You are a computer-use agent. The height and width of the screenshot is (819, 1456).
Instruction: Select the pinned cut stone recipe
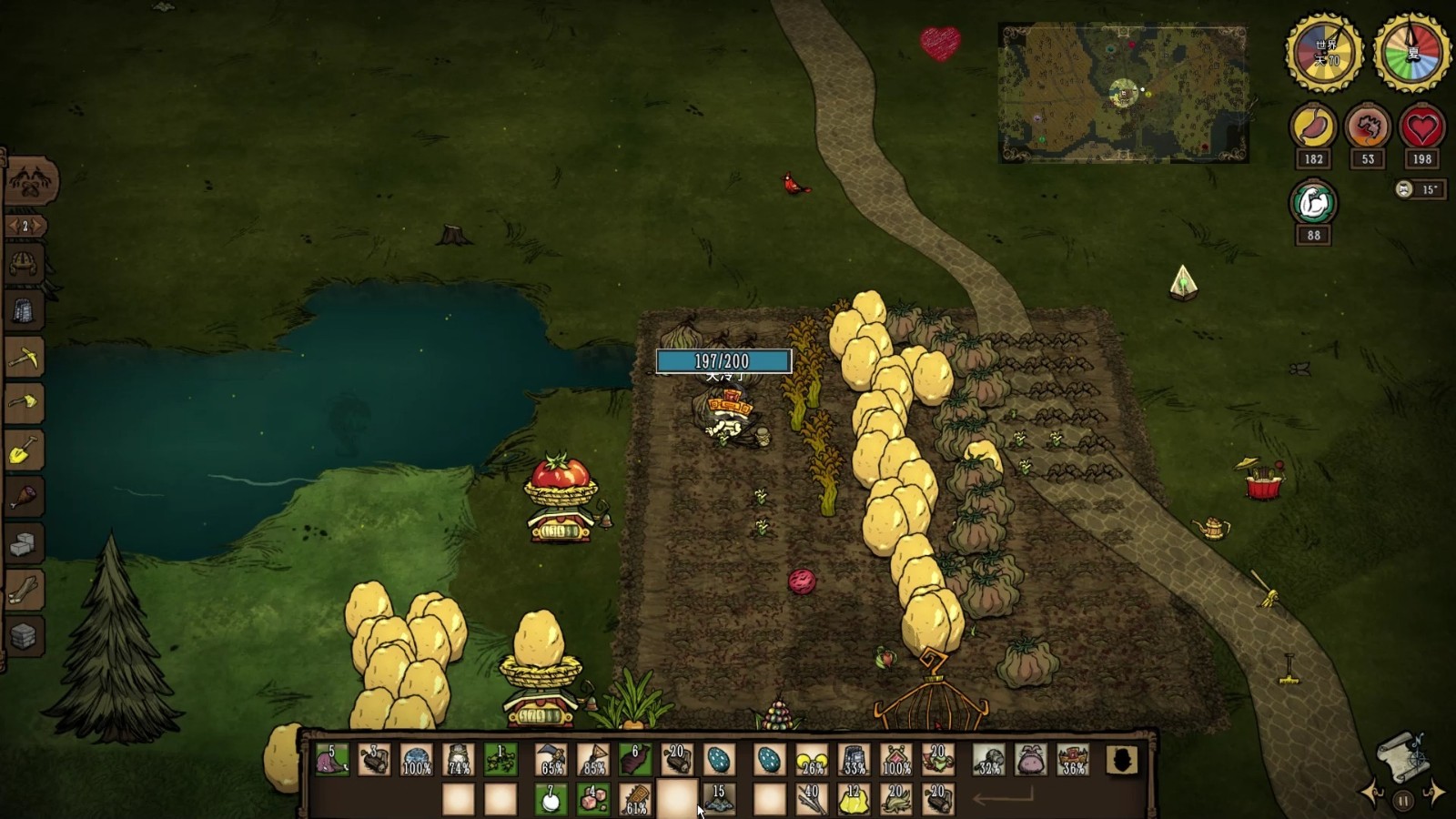pos(25,545)
